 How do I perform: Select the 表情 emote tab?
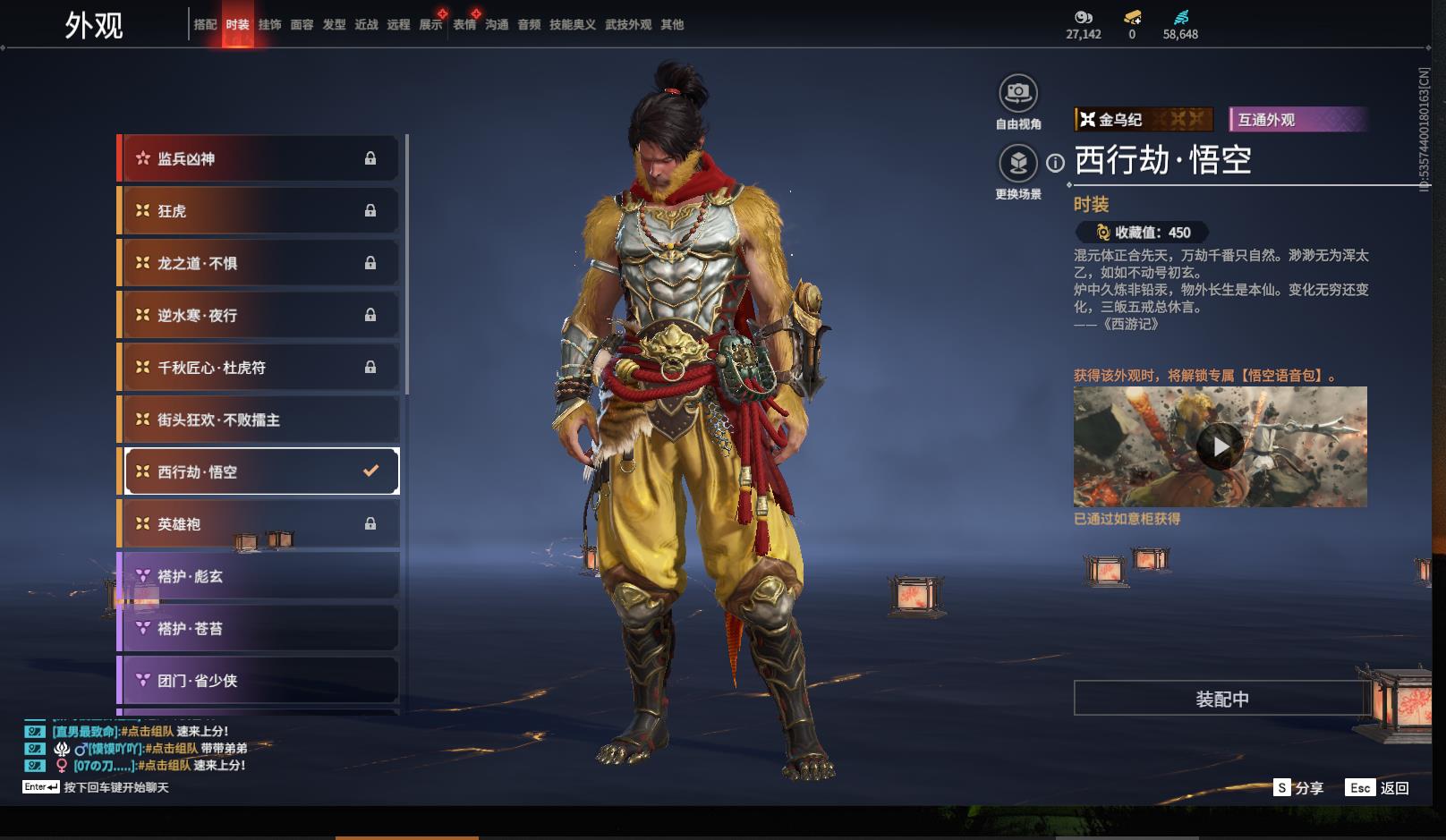[464, 25]
